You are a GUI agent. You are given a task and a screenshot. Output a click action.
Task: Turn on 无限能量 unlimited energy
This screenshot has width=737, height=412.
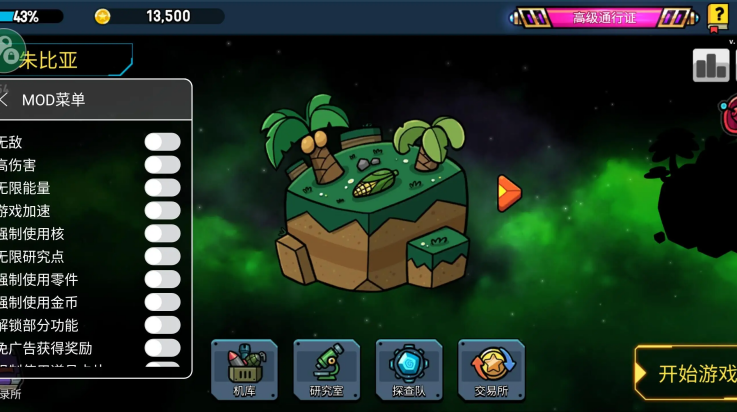162,188
